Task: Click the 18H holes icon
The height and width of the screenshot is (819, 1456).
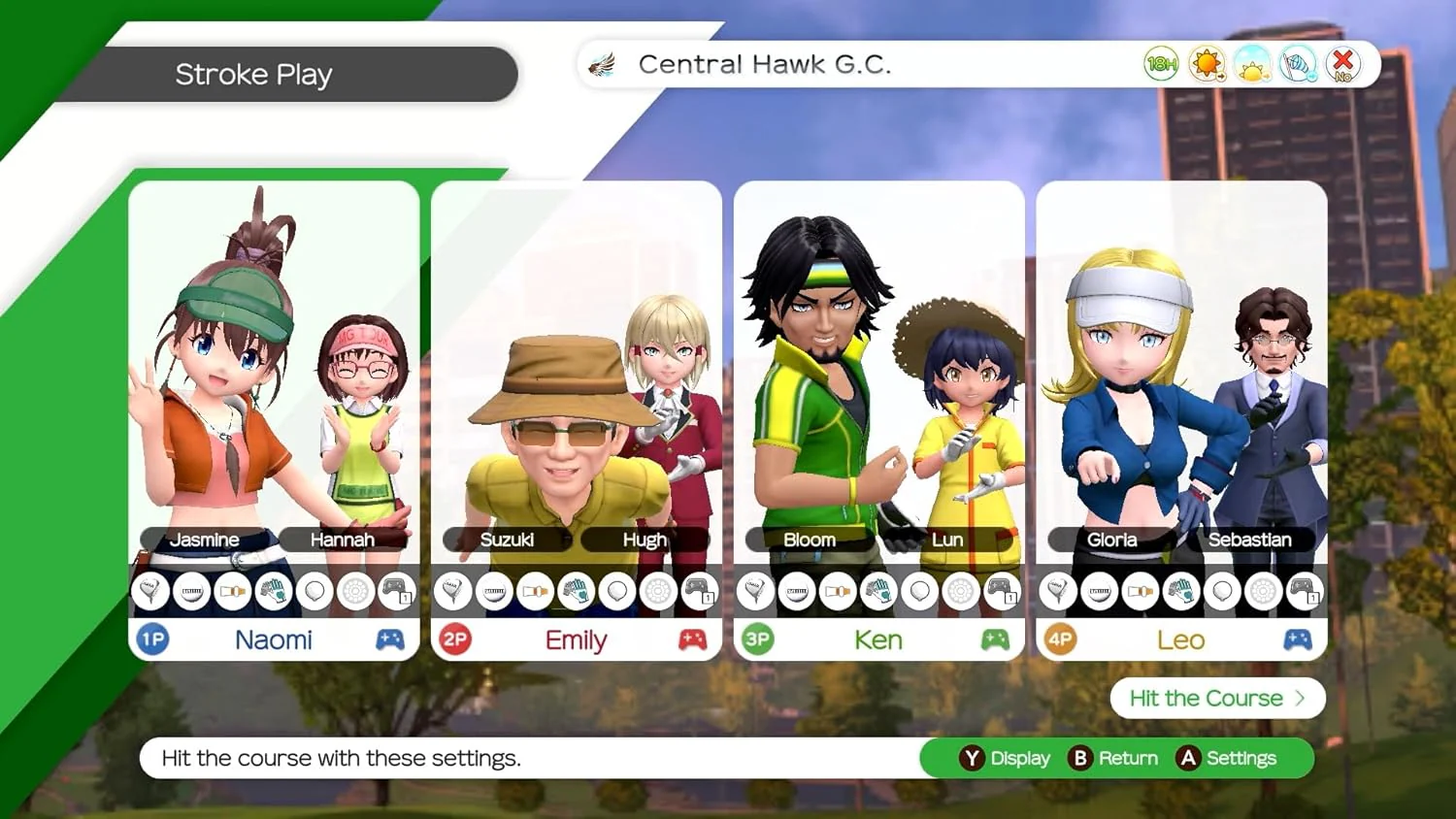Action: 1161,65
